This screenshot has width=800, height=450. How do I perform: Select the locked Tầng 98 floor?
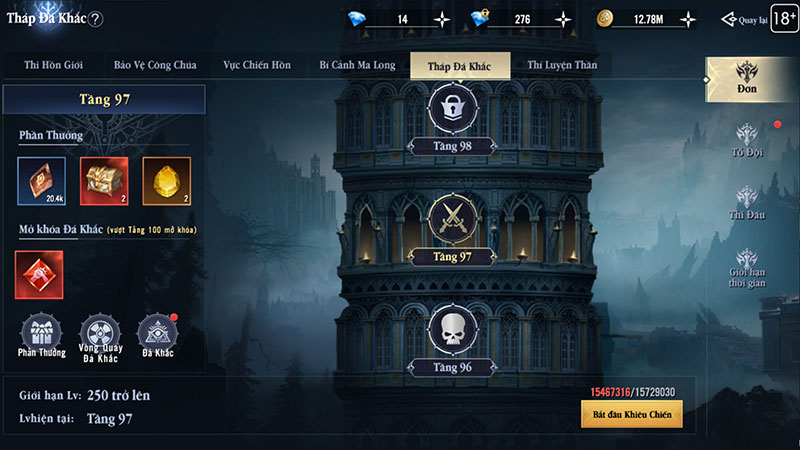[x=451, y=110]
